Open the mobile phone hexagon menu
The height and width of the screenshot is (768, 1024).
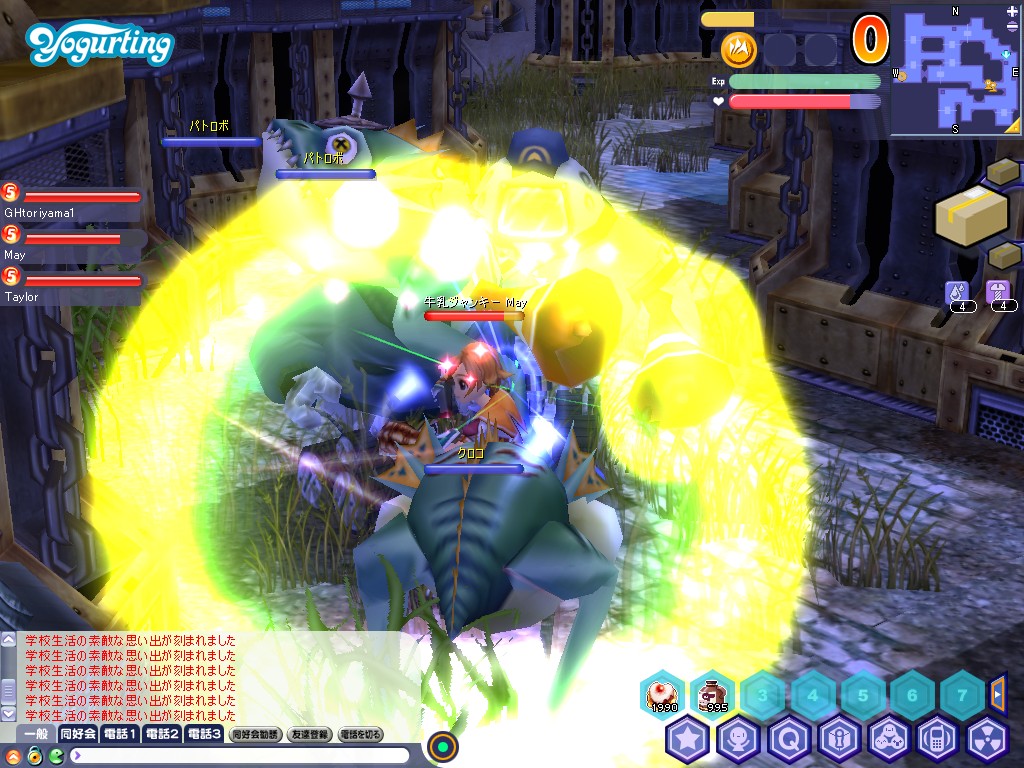coord(938,740)
